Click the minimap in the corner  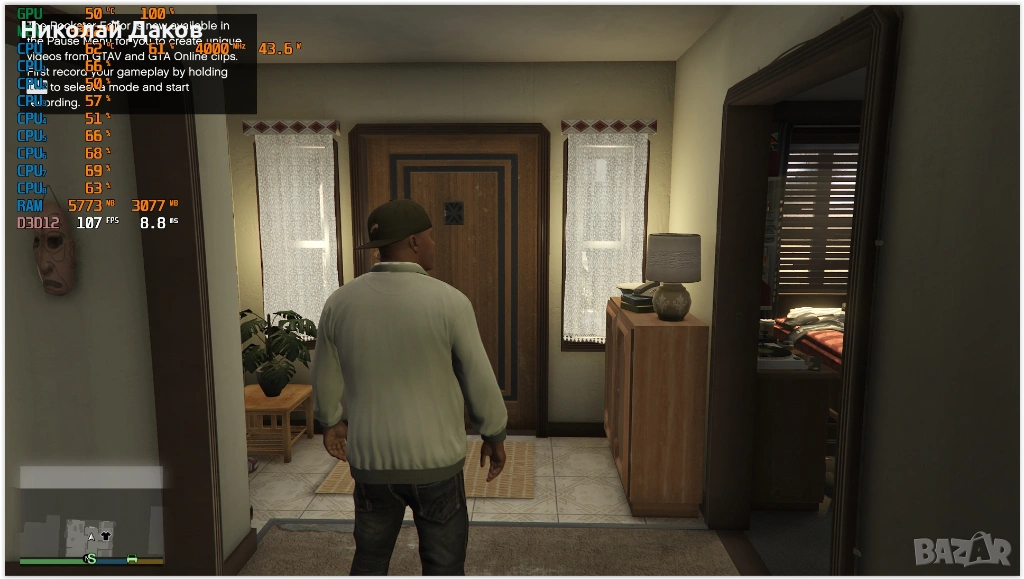point(91,515)
